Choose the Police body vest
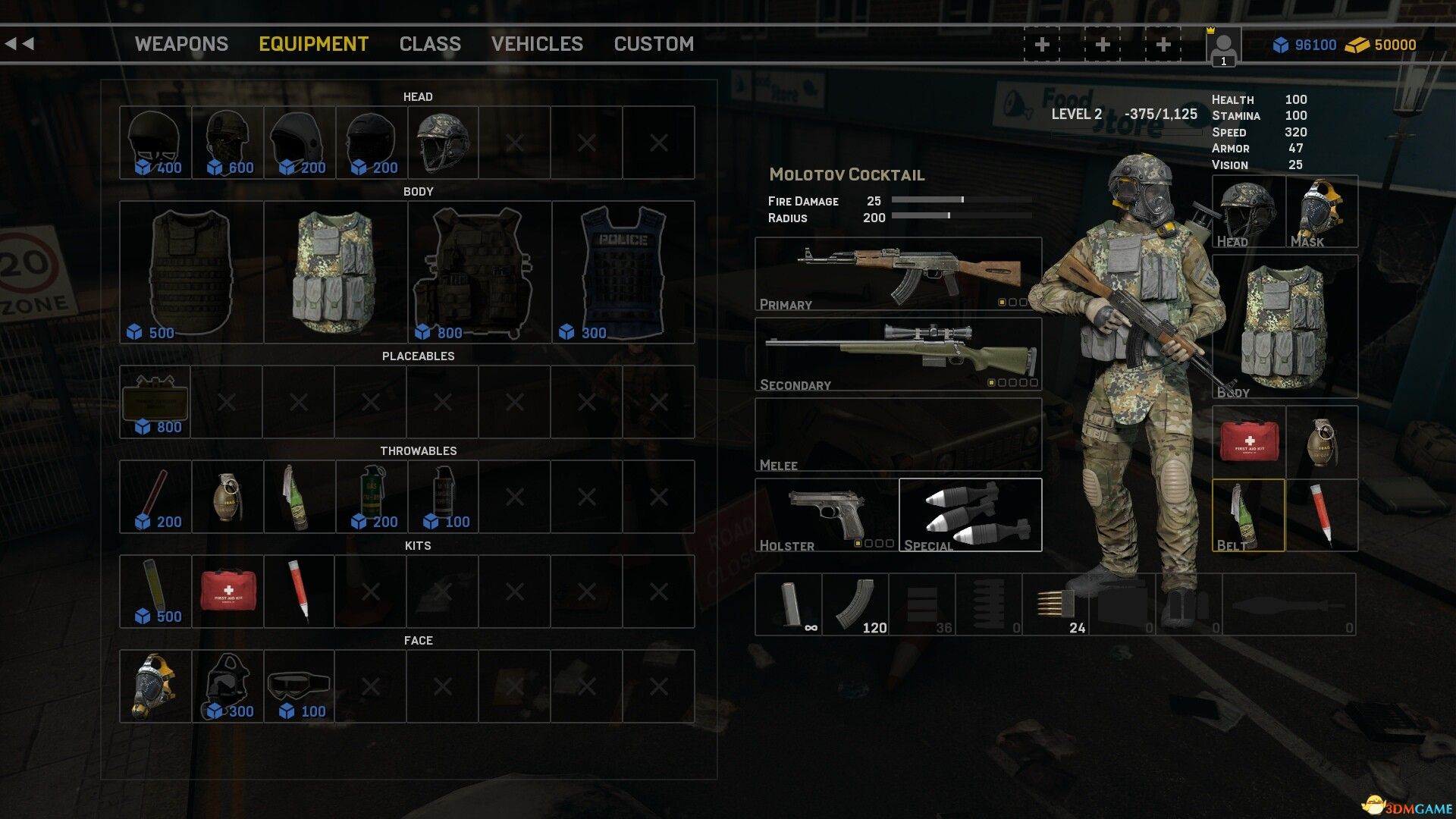This screenshot has height=819, width=1456. (623, 272)
